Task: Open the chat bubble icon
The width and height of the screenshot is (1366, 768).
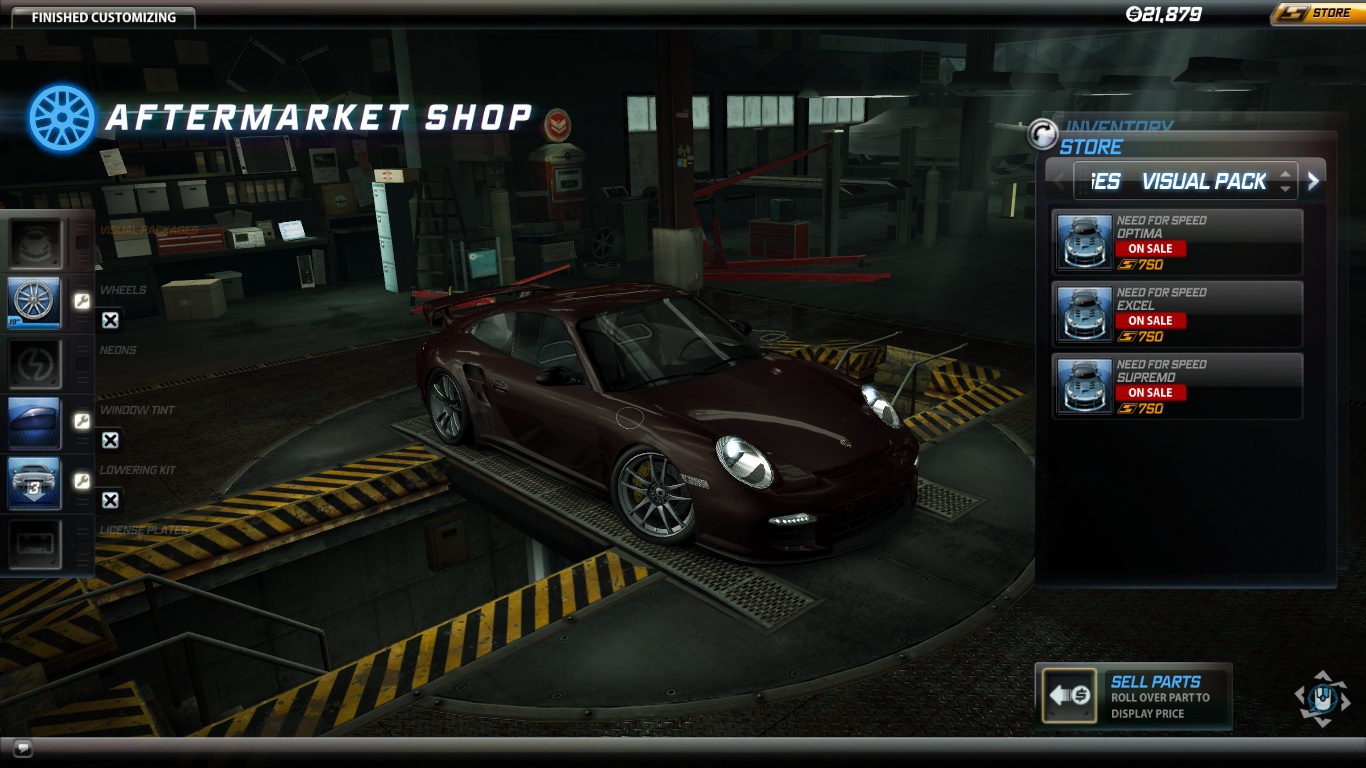Action: pos(22,747)
